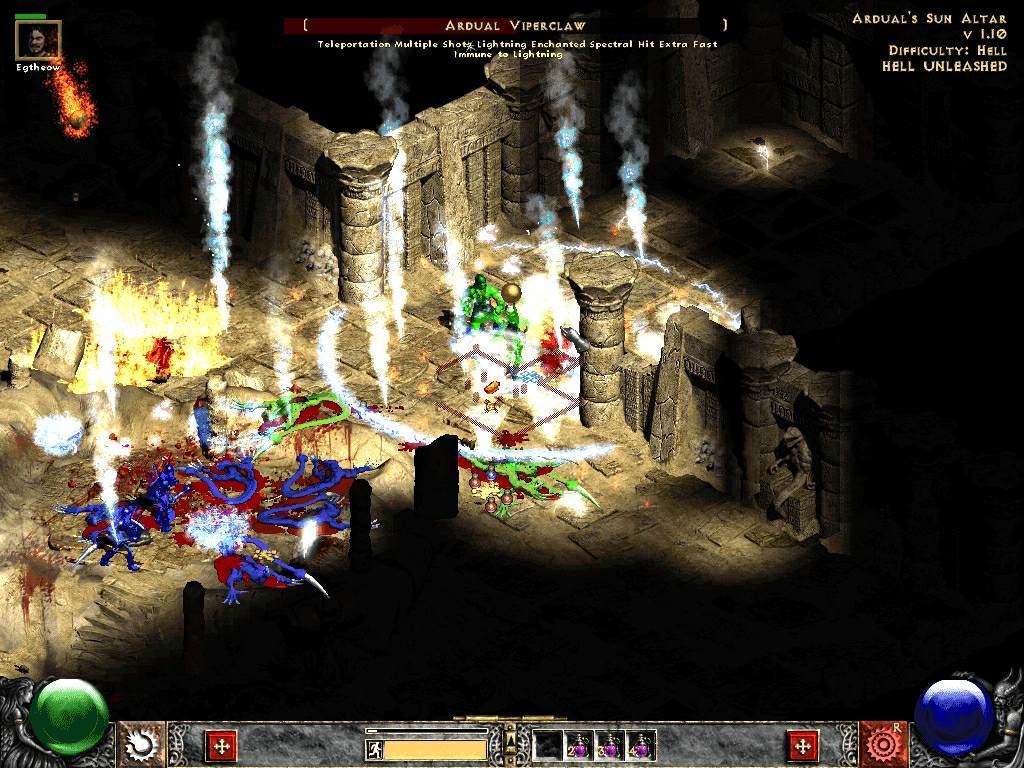Click the Egtheow character portrait

(x=38, y=40)
